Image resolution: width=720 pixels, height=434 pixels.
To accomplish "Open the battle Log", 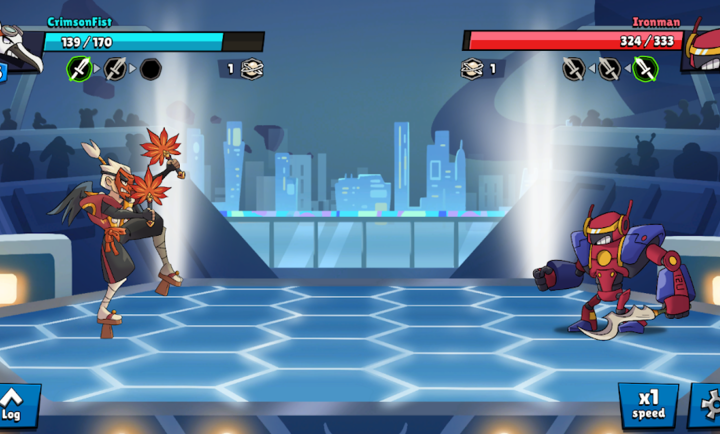I will (14, 406).
